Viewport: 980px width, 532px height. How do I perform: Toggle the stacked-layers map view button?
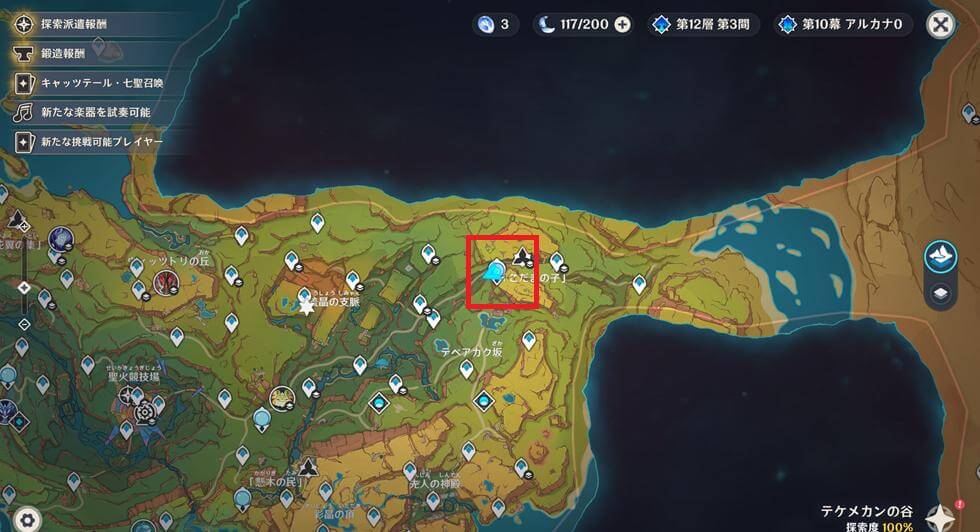click(940, 294)
